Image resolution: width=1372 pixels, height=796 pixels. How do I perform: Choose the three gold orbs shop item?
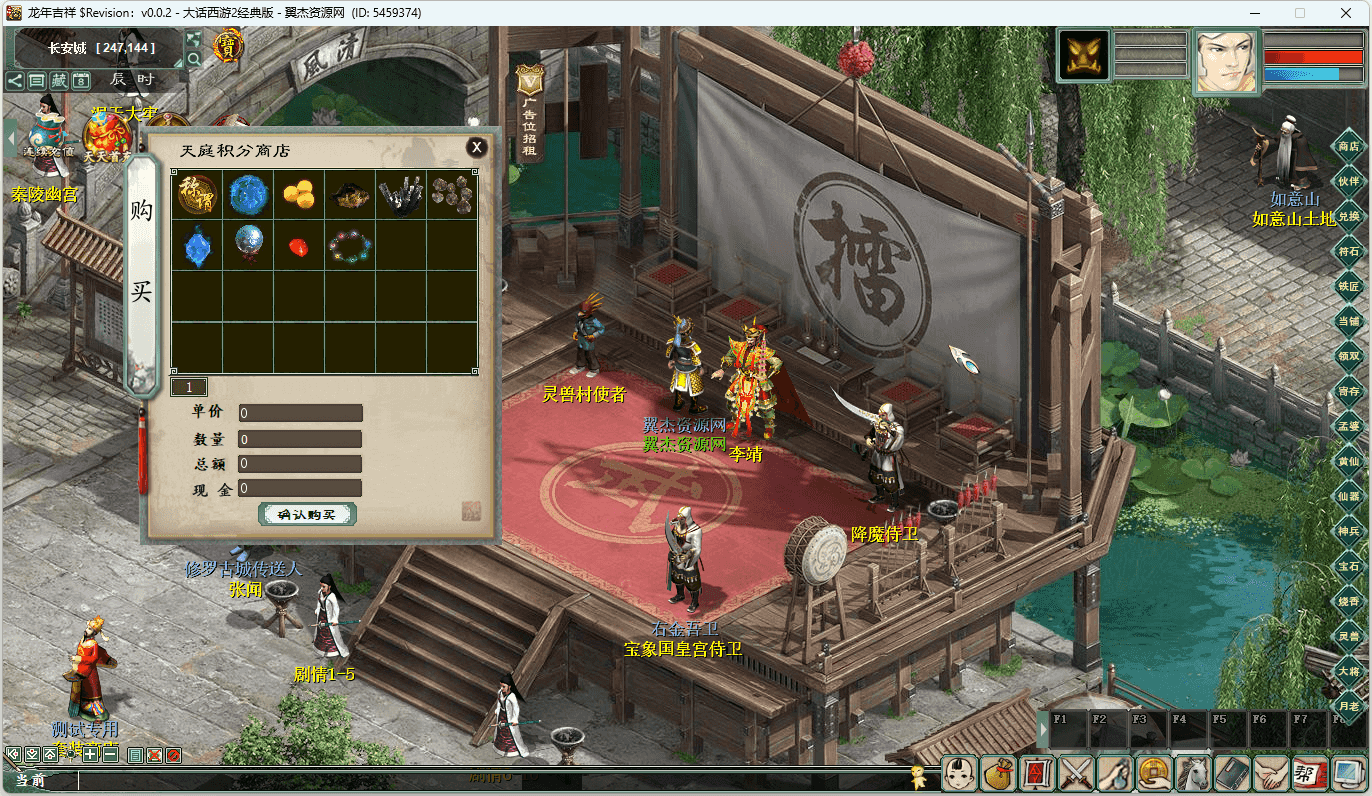[299, 195]
